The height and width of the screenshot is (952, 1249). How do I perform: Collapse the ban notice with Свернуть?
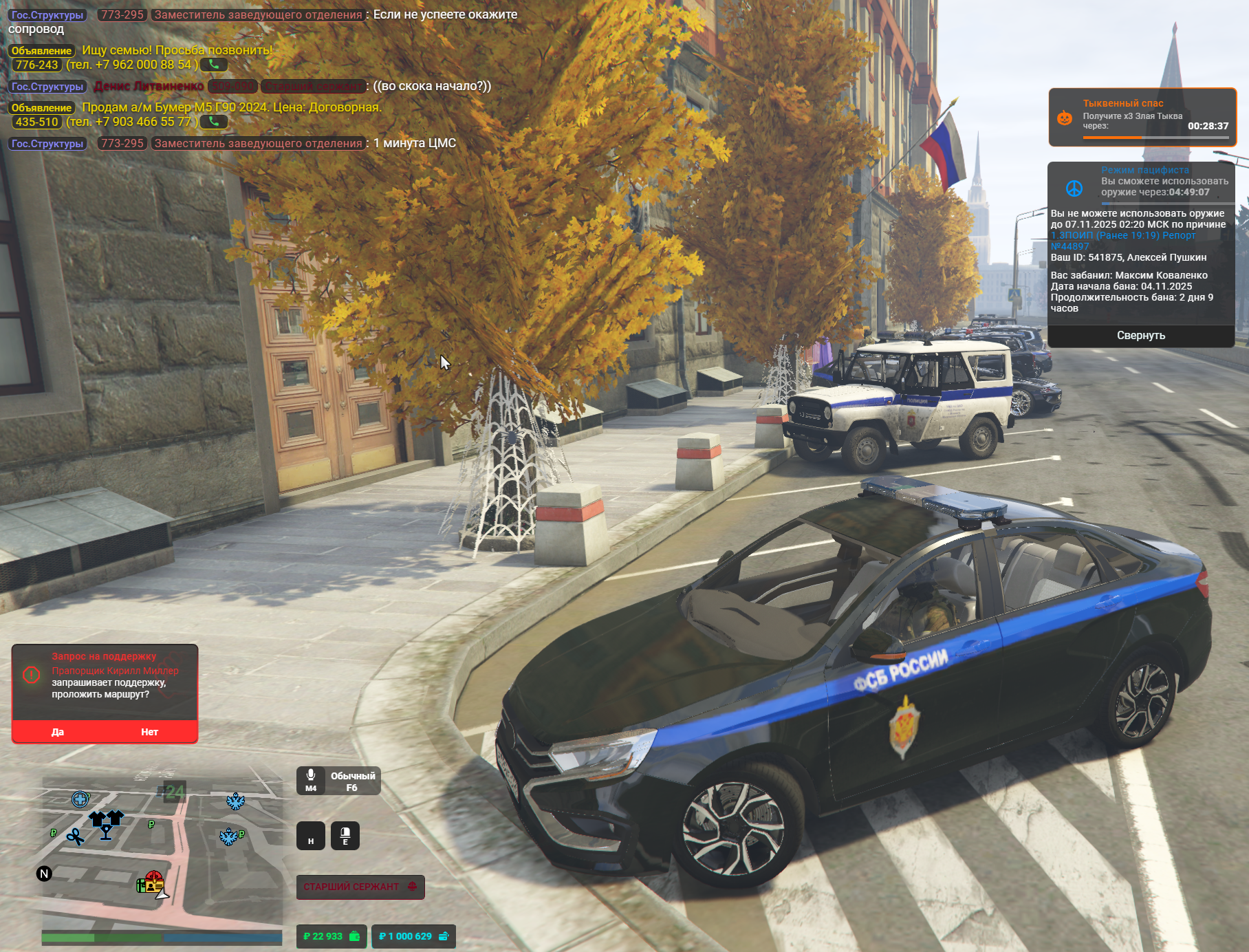1140,336
